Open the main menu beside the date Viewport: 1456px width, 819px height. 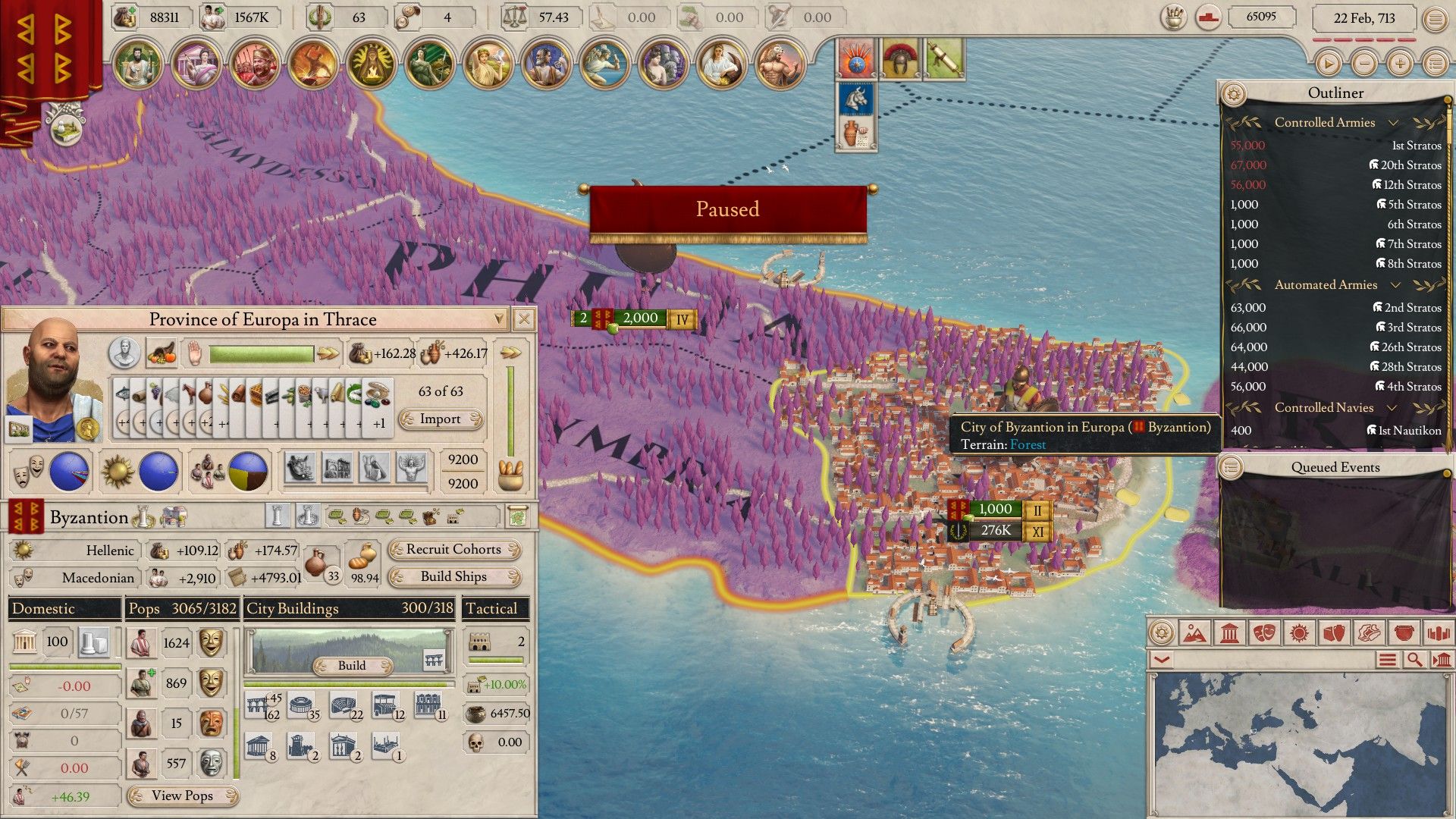pos(1435,19)
